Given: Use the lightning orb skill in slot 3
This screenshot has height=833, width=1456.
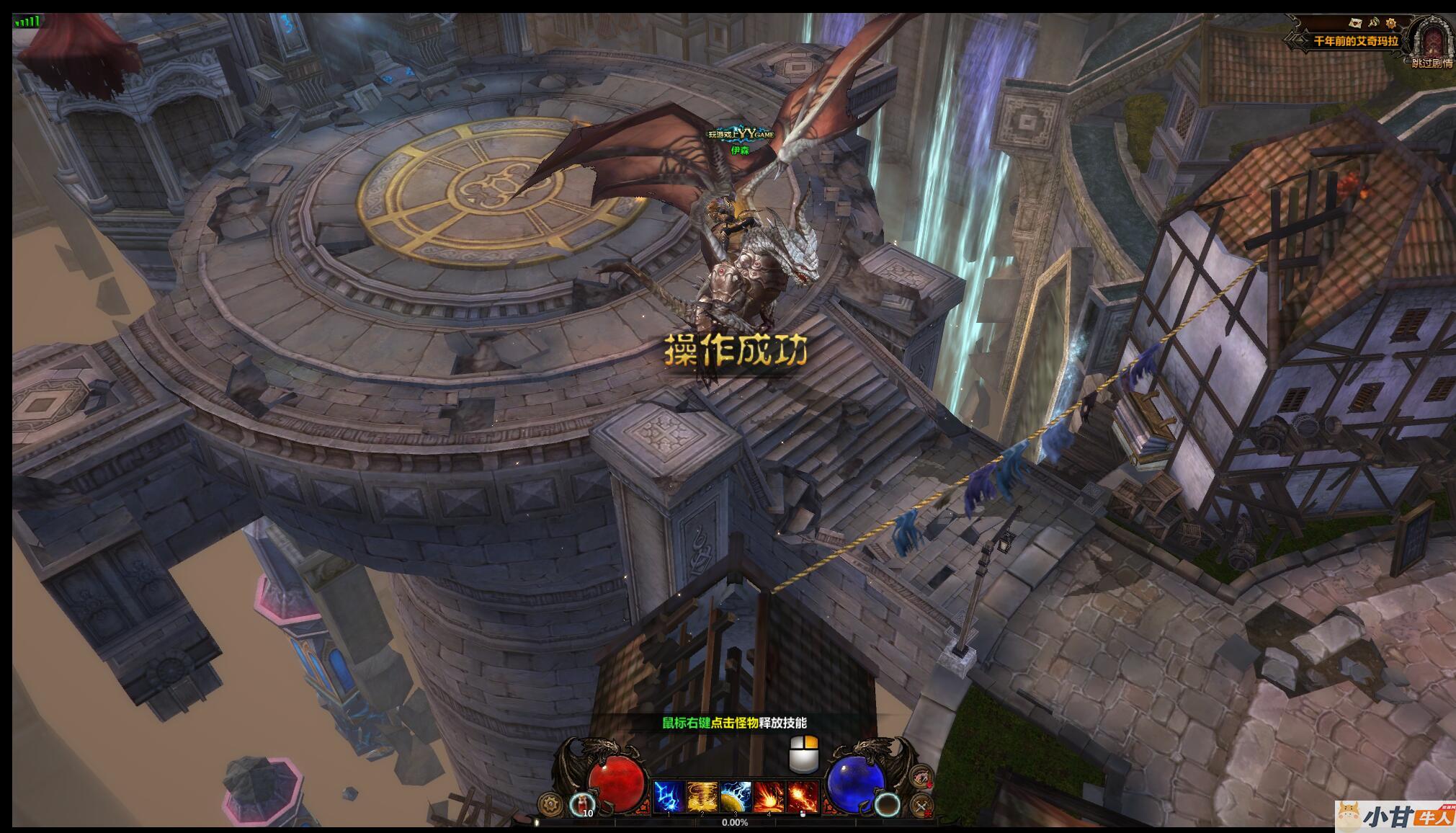Looking at the screenshot, I should [736, 797].
